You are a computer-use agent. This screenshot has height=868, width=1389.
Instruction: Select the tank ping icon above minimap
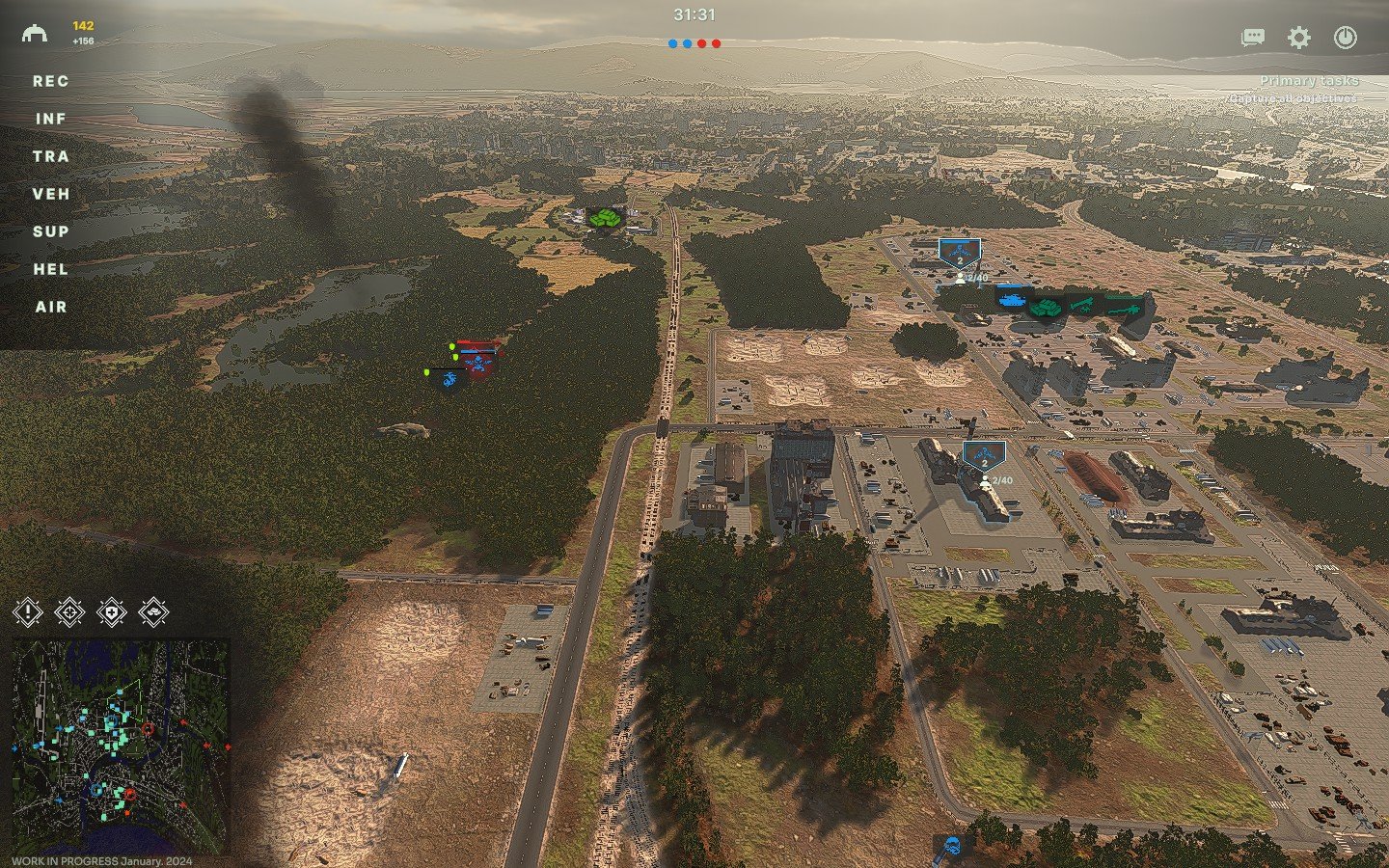coord(153,611)
